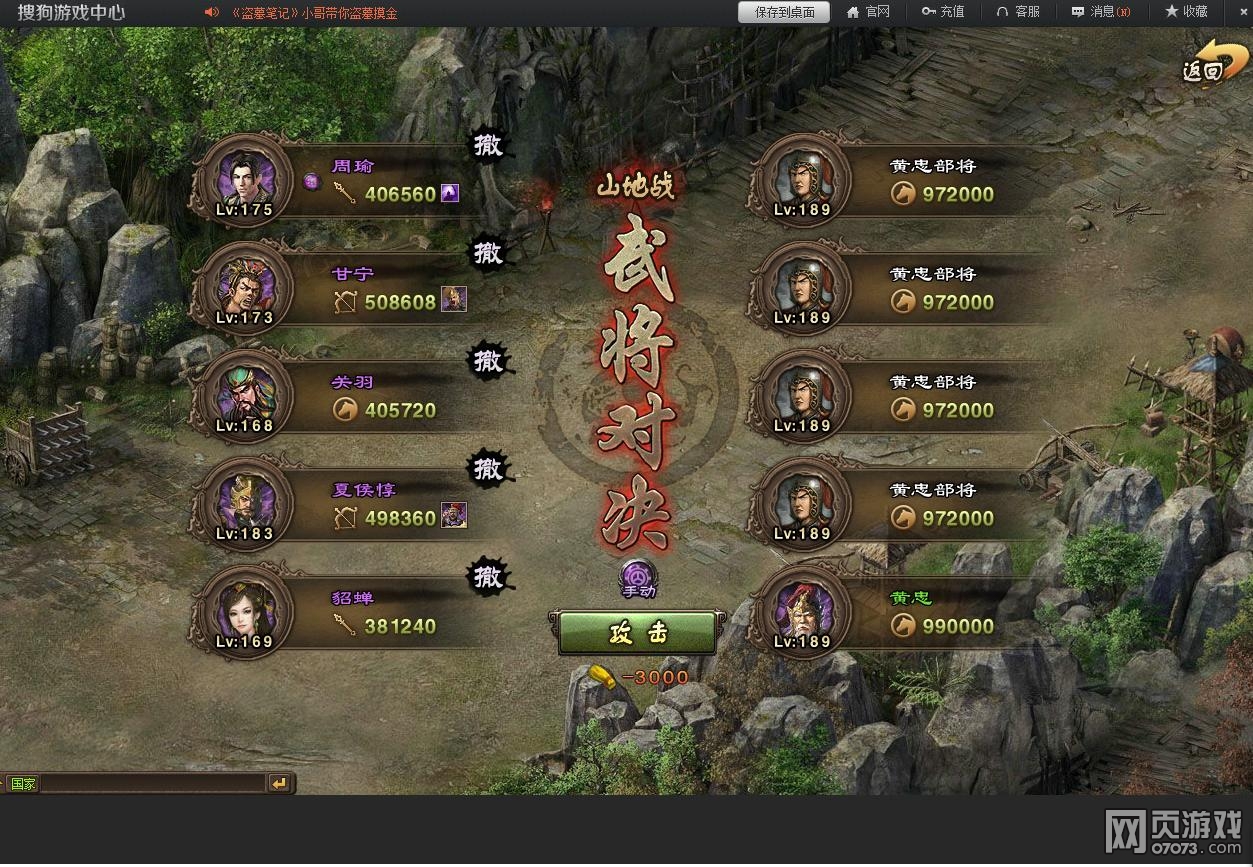The width and height of the screenshot is (1253, 867).
Task: Open the 充值 recharge link
Action: point(943,12)
